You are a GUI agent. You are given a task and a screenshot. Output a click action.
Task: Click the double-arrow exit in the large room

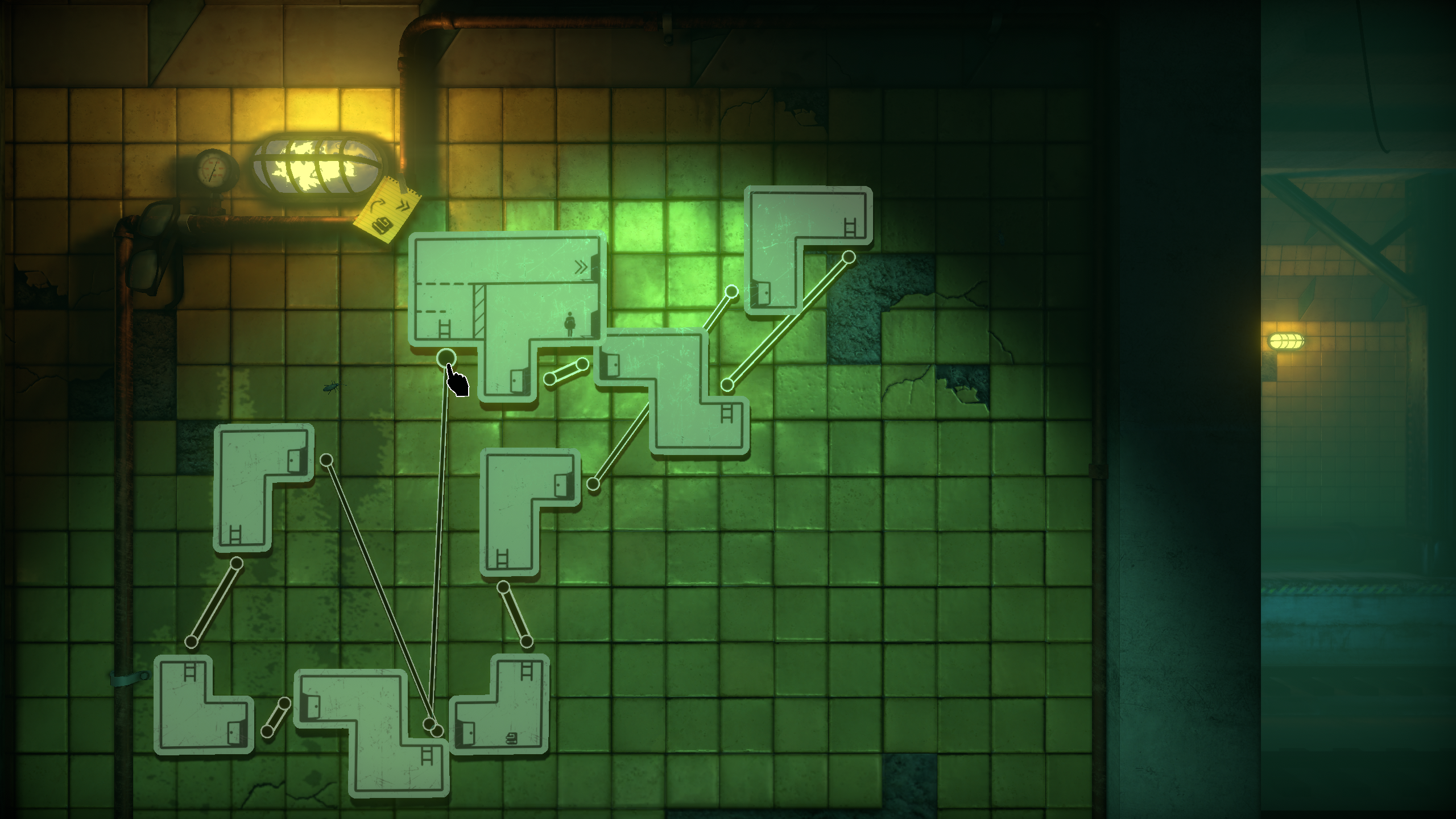[581, 267]
